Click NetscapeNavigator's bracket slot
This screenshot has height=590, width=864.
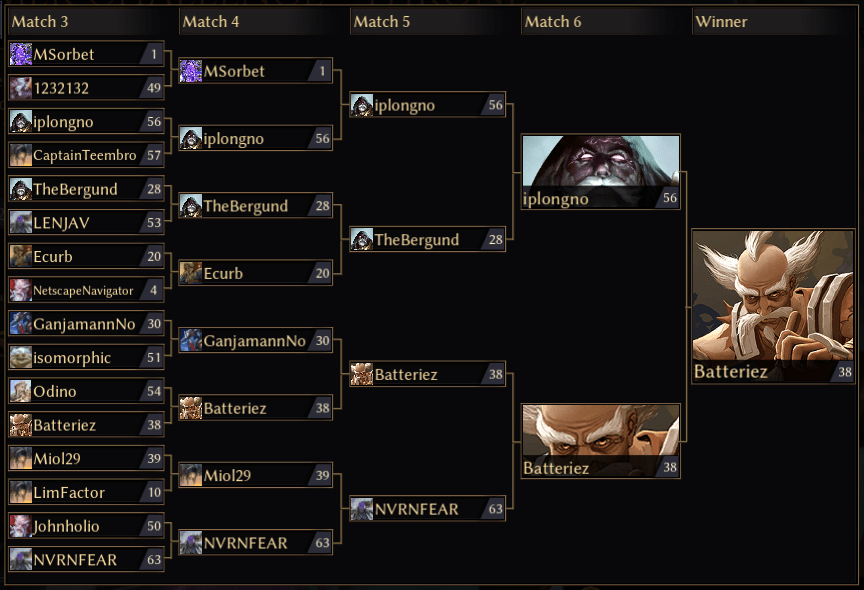(85, 290)
